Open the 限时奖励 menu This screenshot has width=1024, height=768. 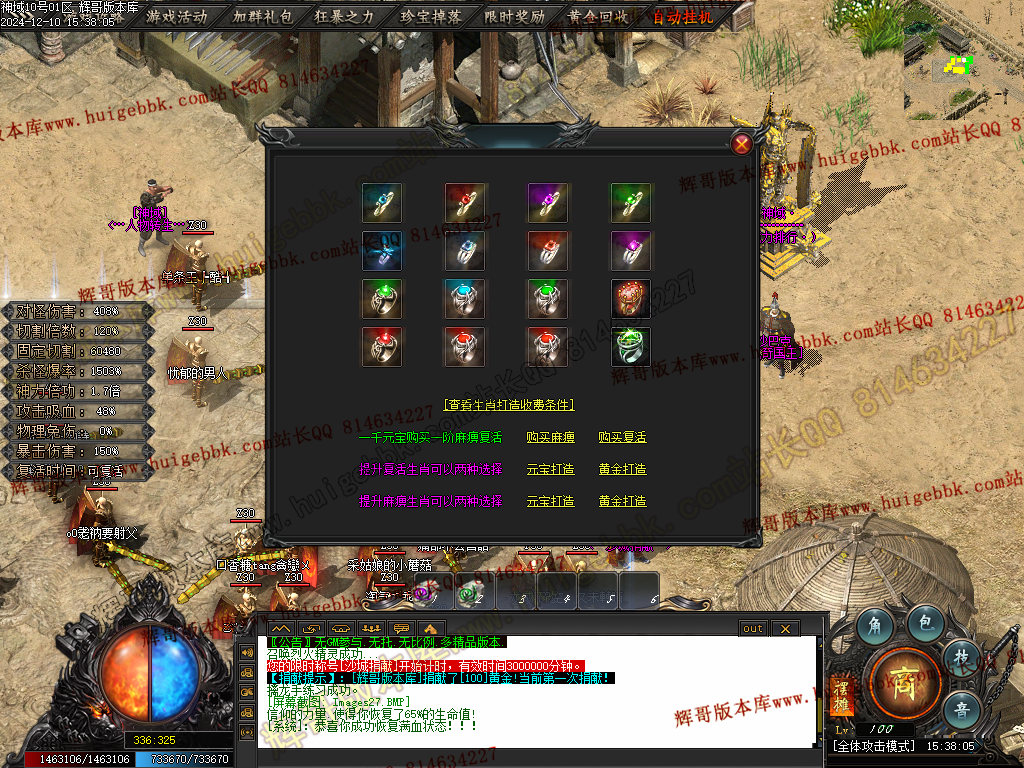(x=514, y=16)
